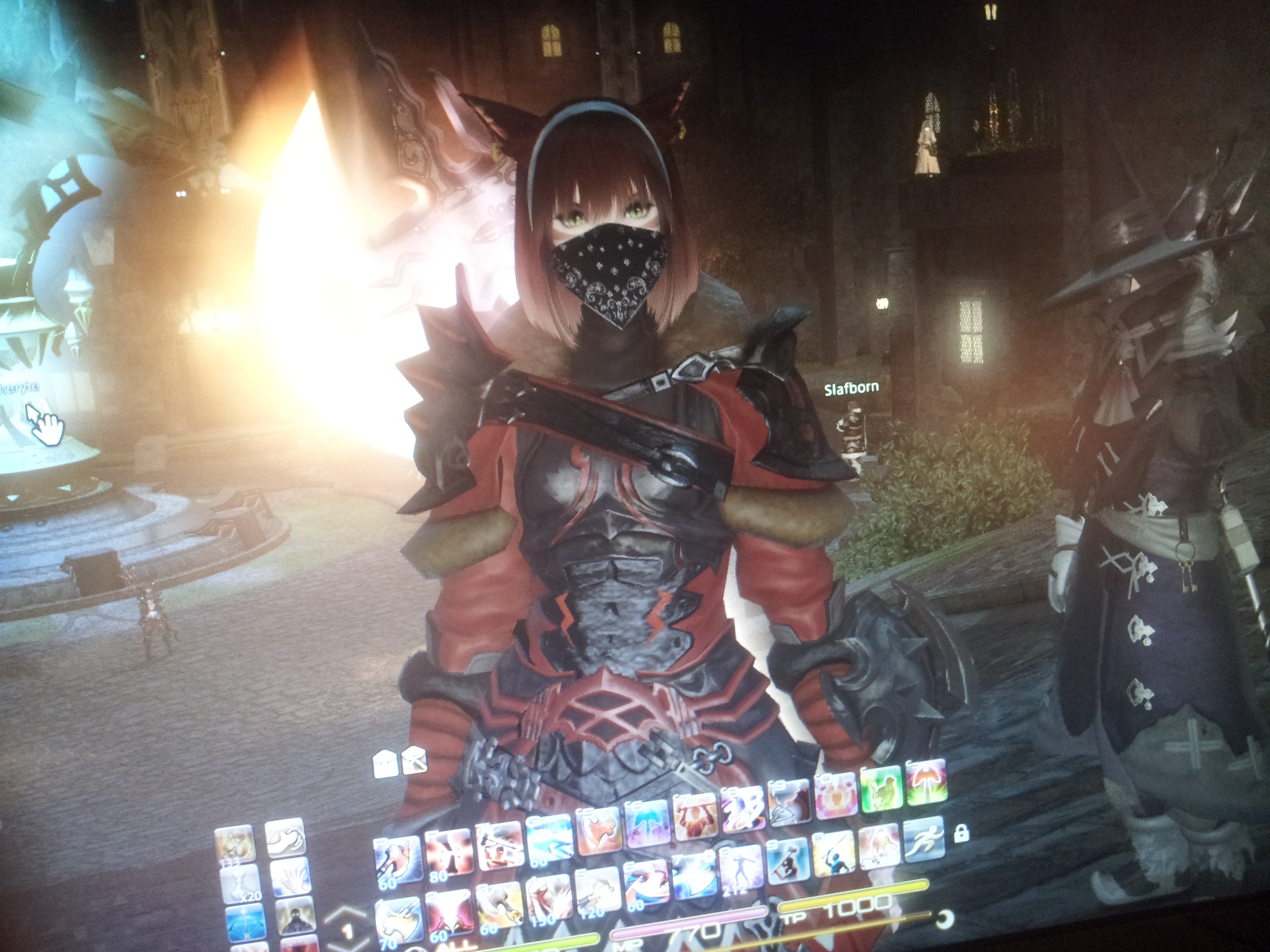Toggle the hotbar padlock icon
Image resolution: width=1270 pixels, height=952 pixels.
point(961,833)
